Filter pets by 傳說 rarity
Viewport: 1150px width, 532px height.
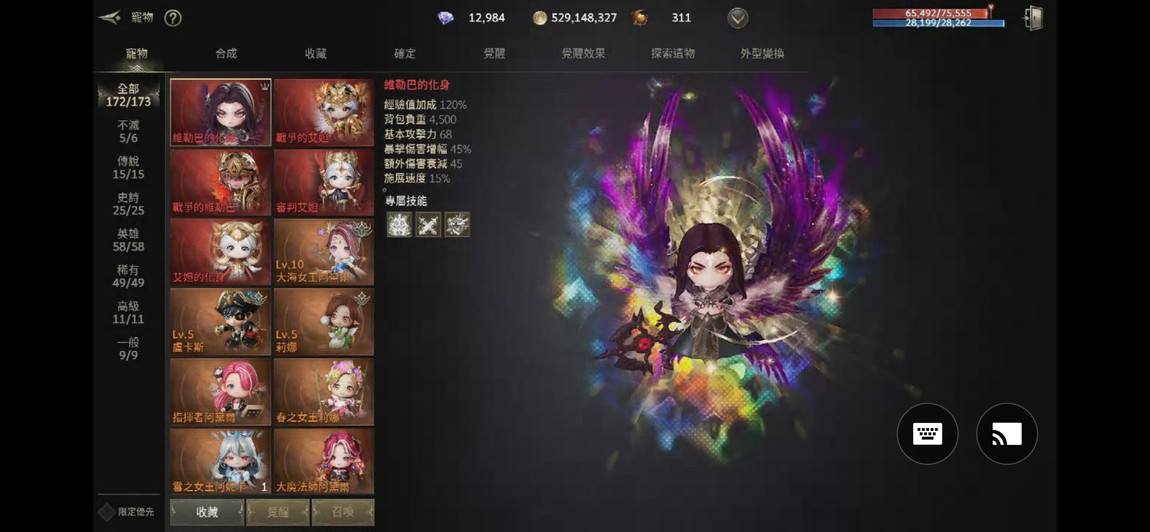[128, 167]
